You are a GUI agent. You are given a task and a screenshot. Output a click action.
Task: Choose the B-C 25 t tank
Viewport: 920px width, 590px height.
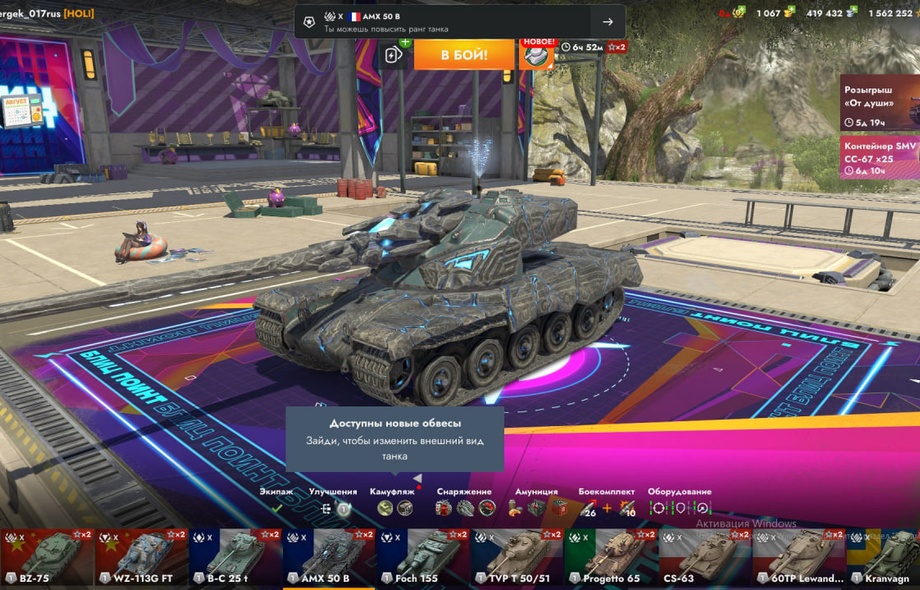pos(235,558)
